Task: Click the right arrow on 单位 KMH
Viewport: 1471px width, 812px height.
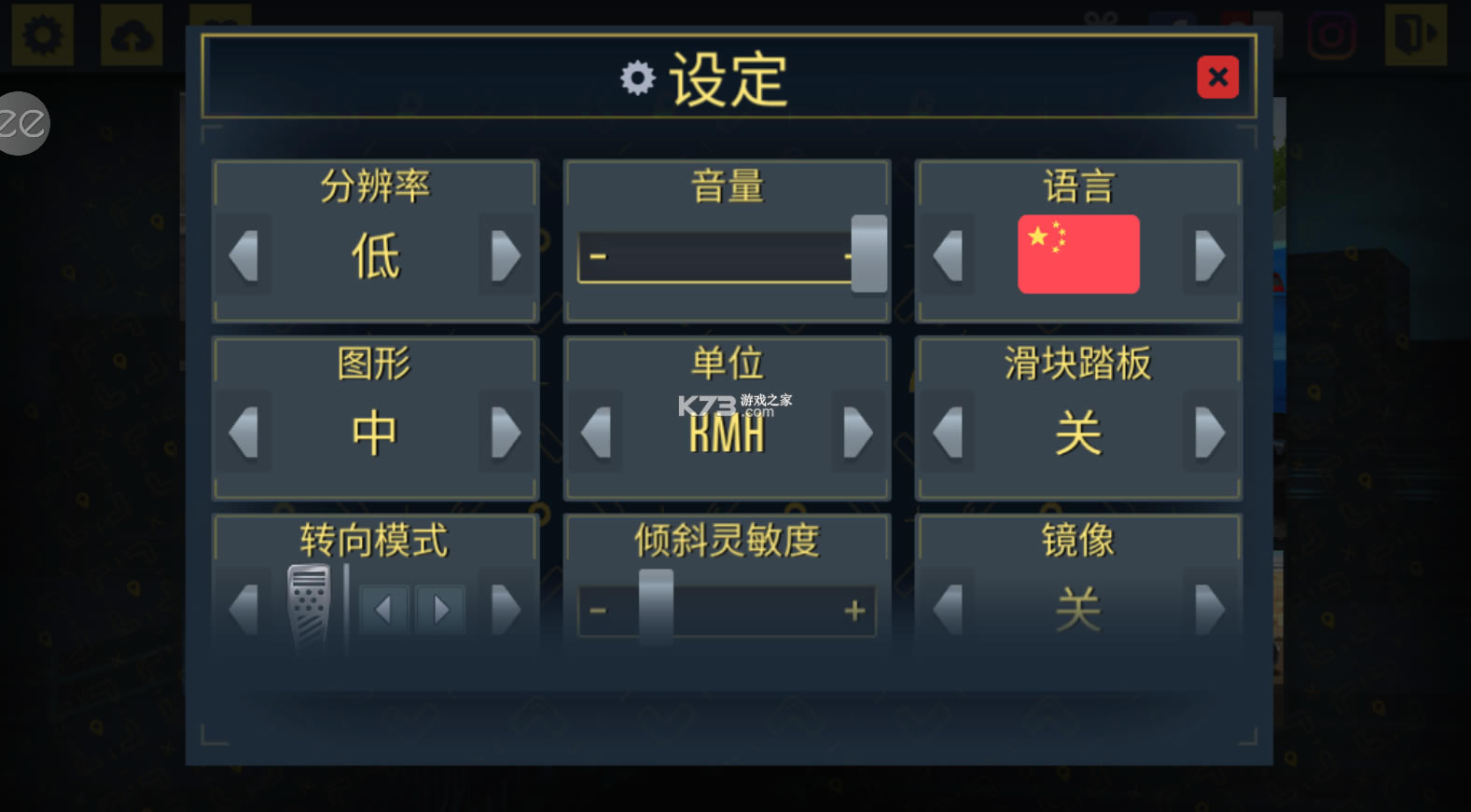Action: [857, 432]
